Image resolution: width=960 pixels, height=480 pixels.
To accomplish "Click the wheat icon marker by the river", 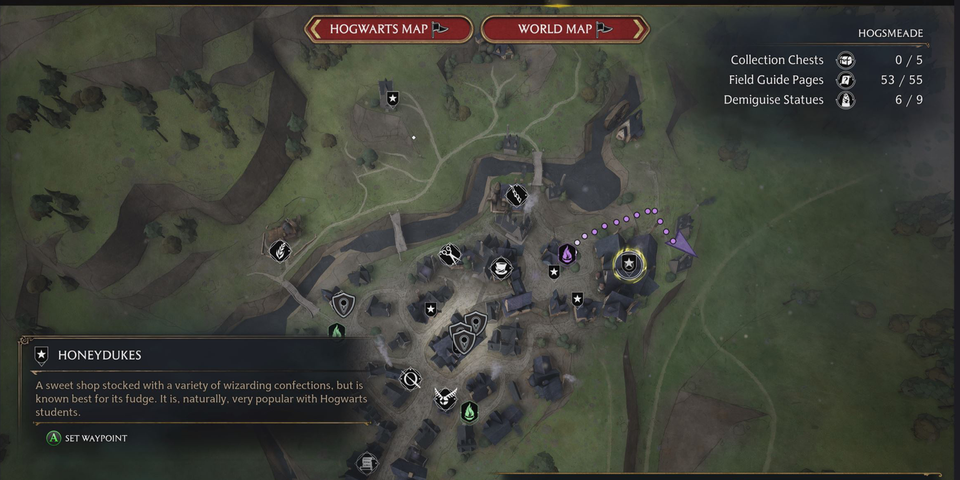I will point(281,250).
